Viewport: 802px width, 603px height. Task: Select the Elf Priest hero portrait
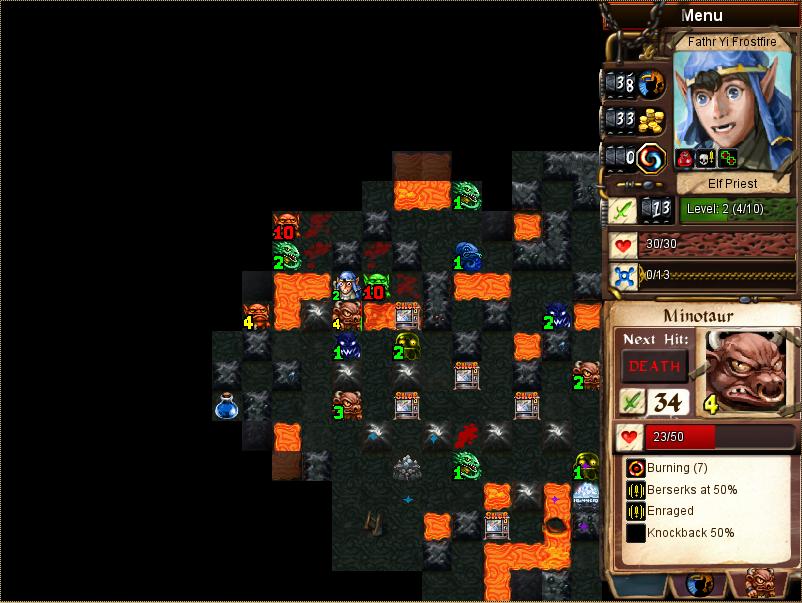[731, 98]
